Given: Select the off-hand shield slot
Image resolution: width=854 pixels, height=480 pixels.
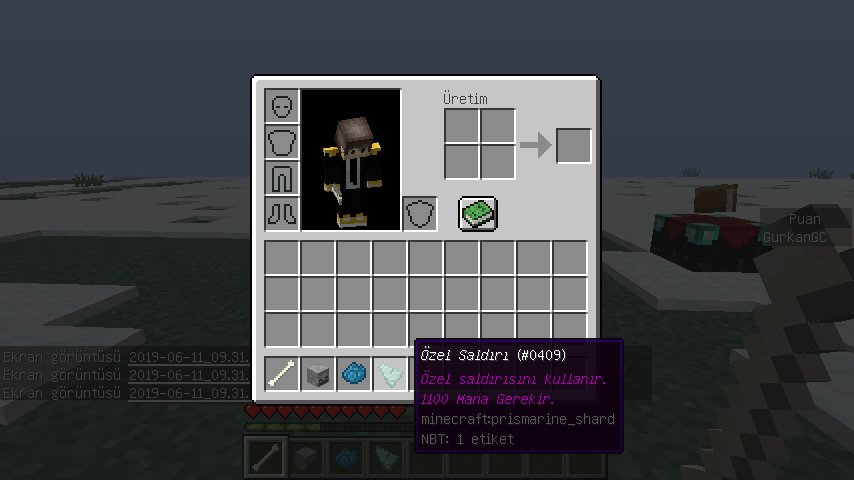Looking at the screenshot, I should (420, 213).
